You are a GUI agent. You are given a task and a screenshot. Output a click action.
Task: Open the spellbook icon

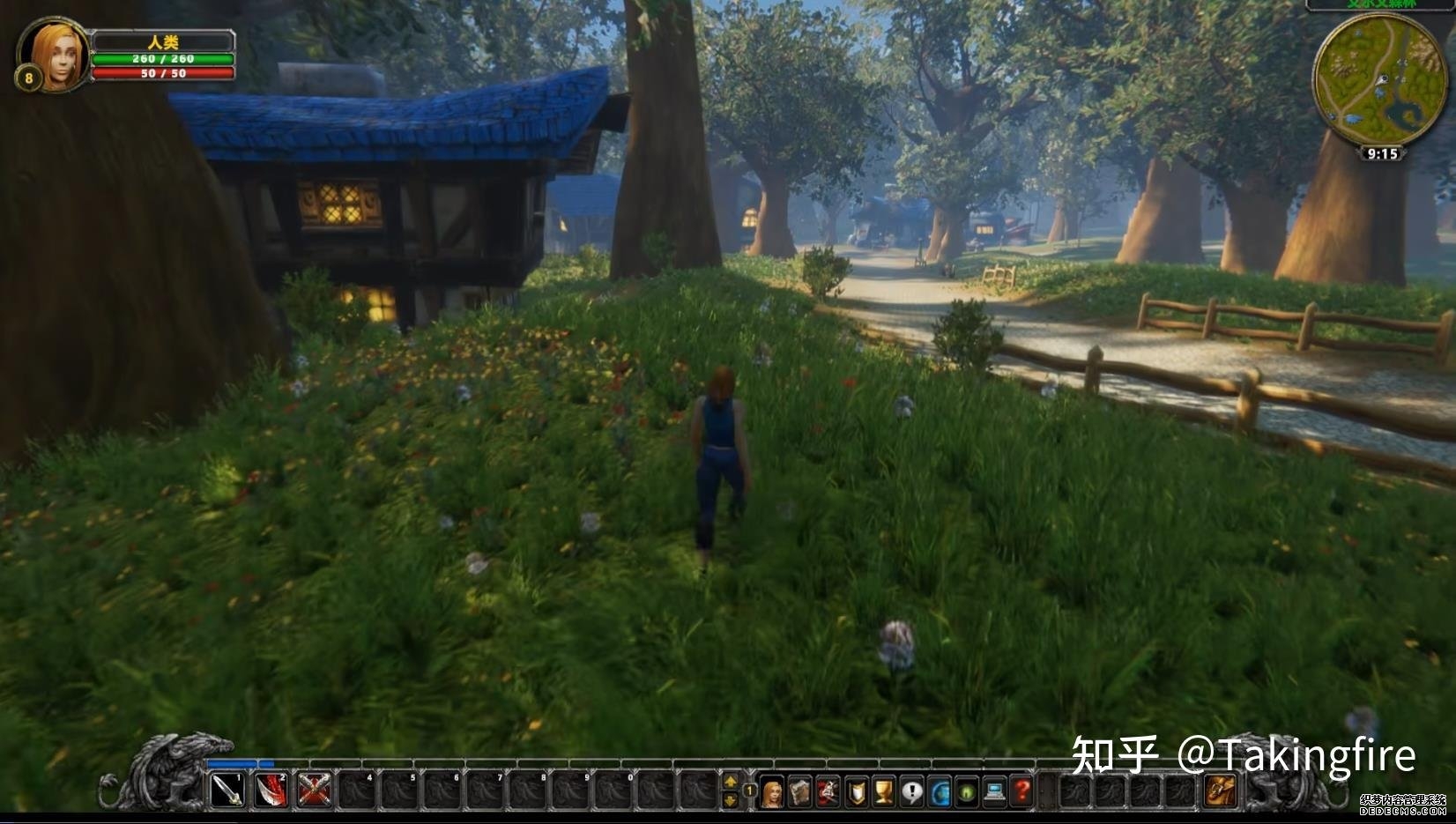[x=800, y=792]
